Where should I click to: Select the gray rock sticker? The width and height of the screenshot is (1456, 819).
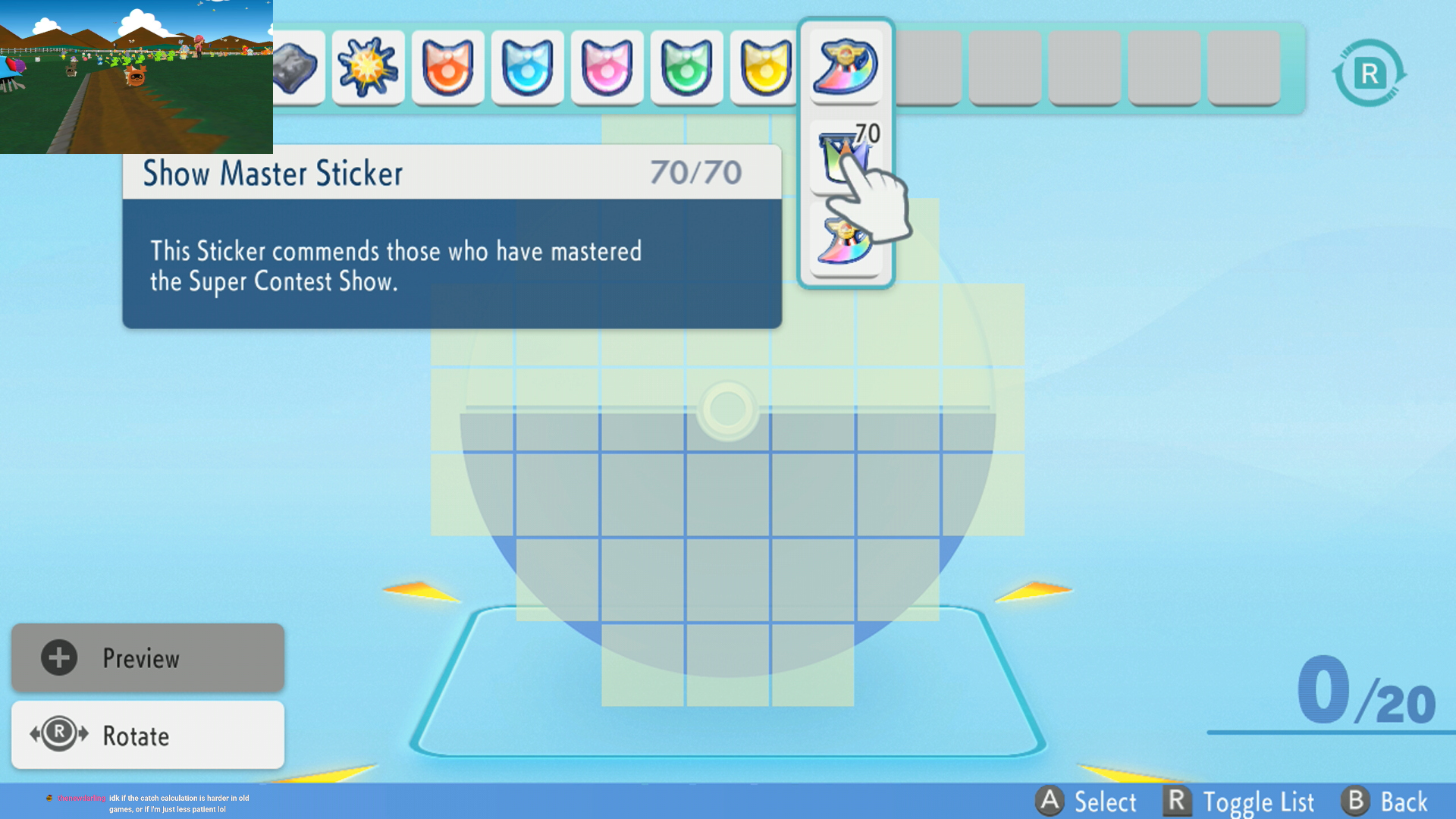tap(299, 68)
